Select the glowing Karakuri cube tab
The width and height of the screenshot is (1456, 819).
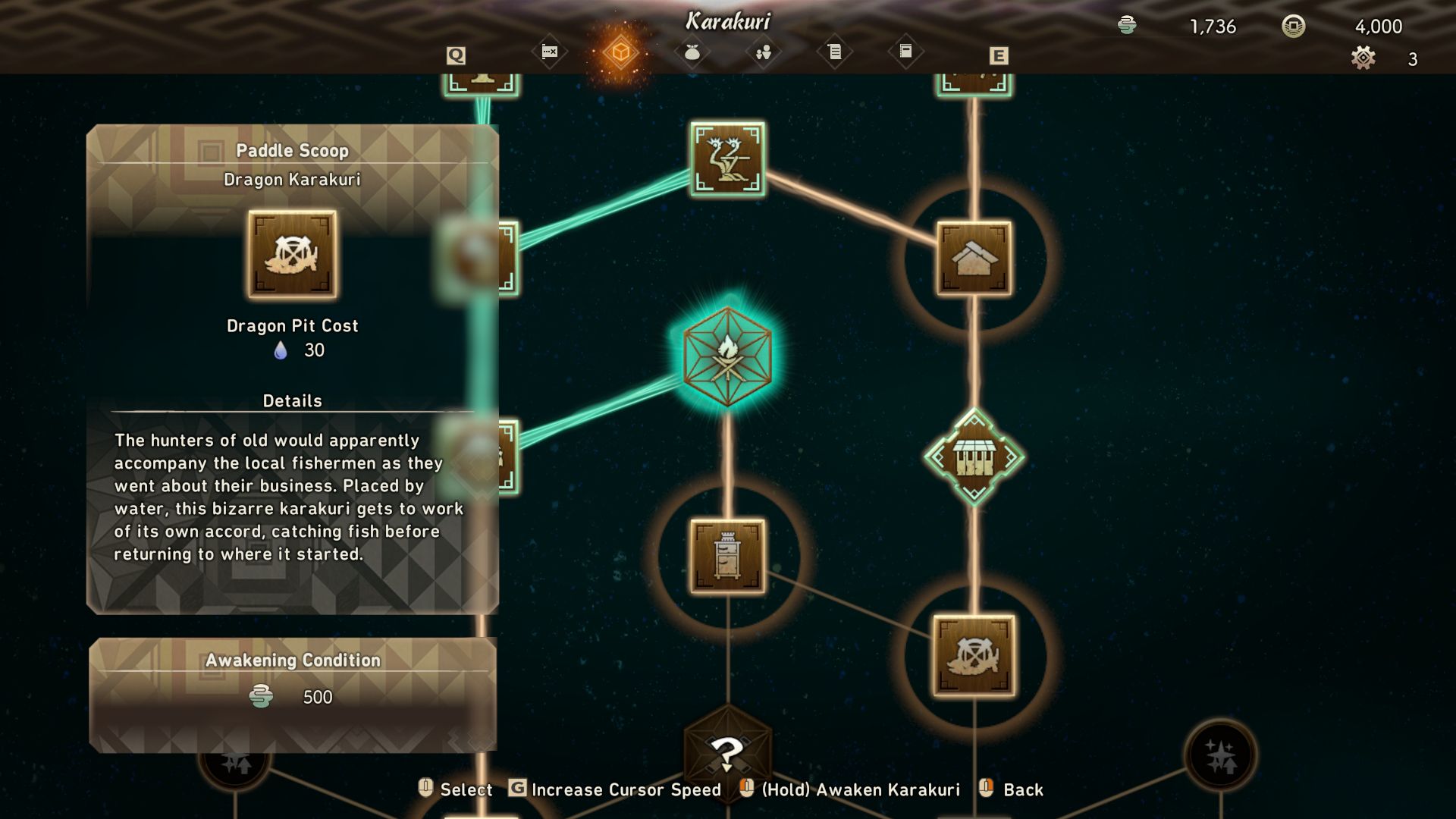[x=620, y=52]
